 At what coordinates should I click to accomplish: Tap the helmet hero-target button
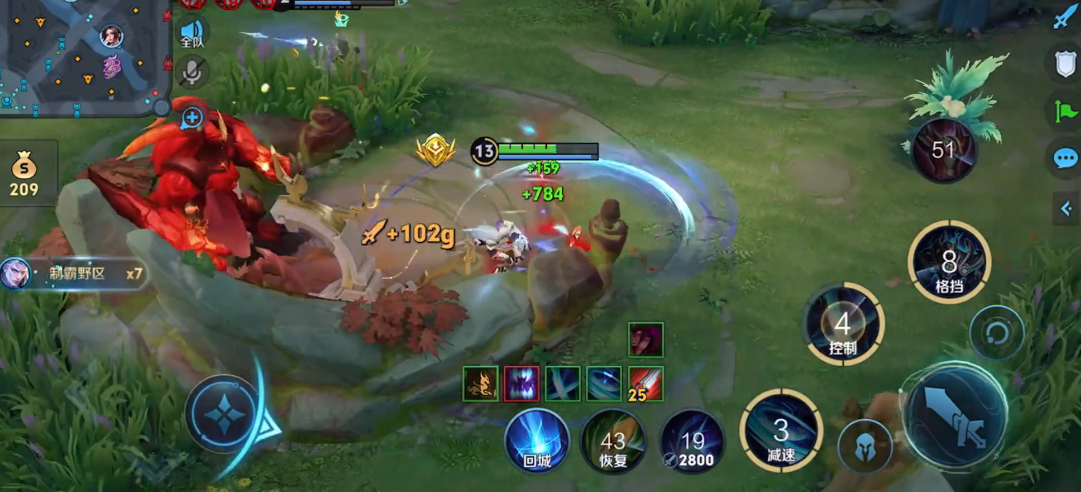point(865,446)
